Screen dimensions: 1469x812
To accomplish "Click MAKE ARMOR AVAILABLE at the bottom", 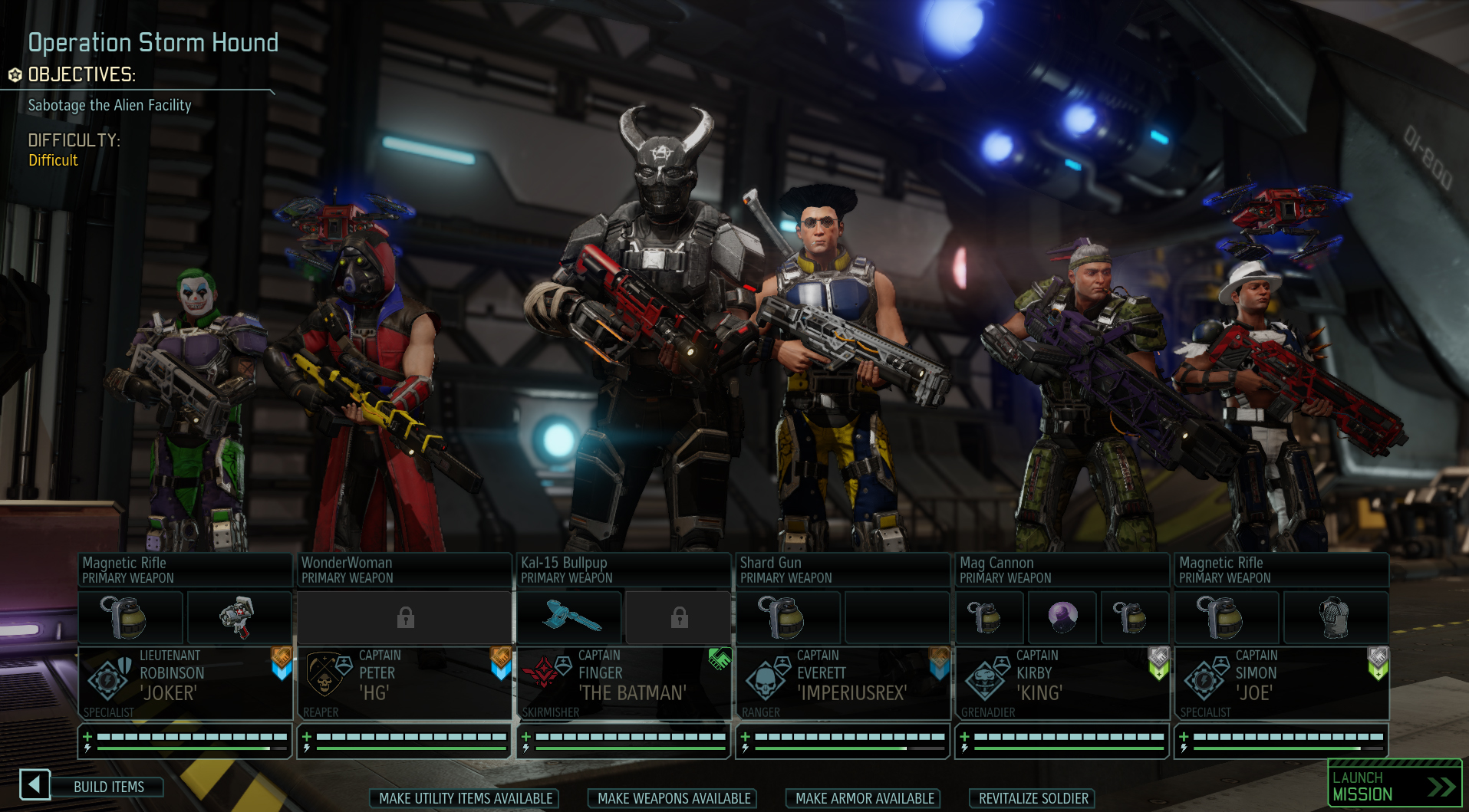I will pos(862,798).
